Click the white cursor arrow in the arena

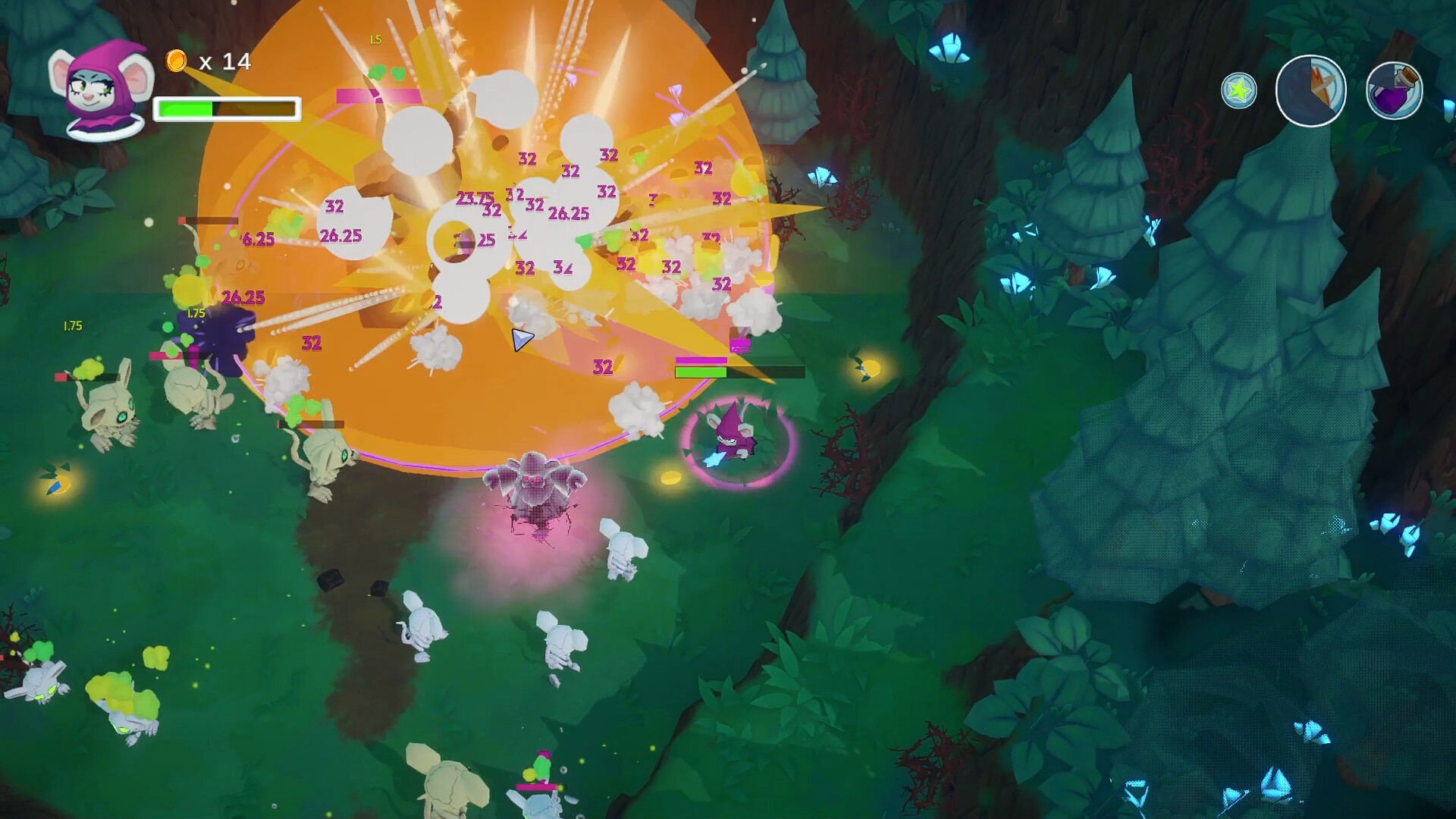[522, 340]
